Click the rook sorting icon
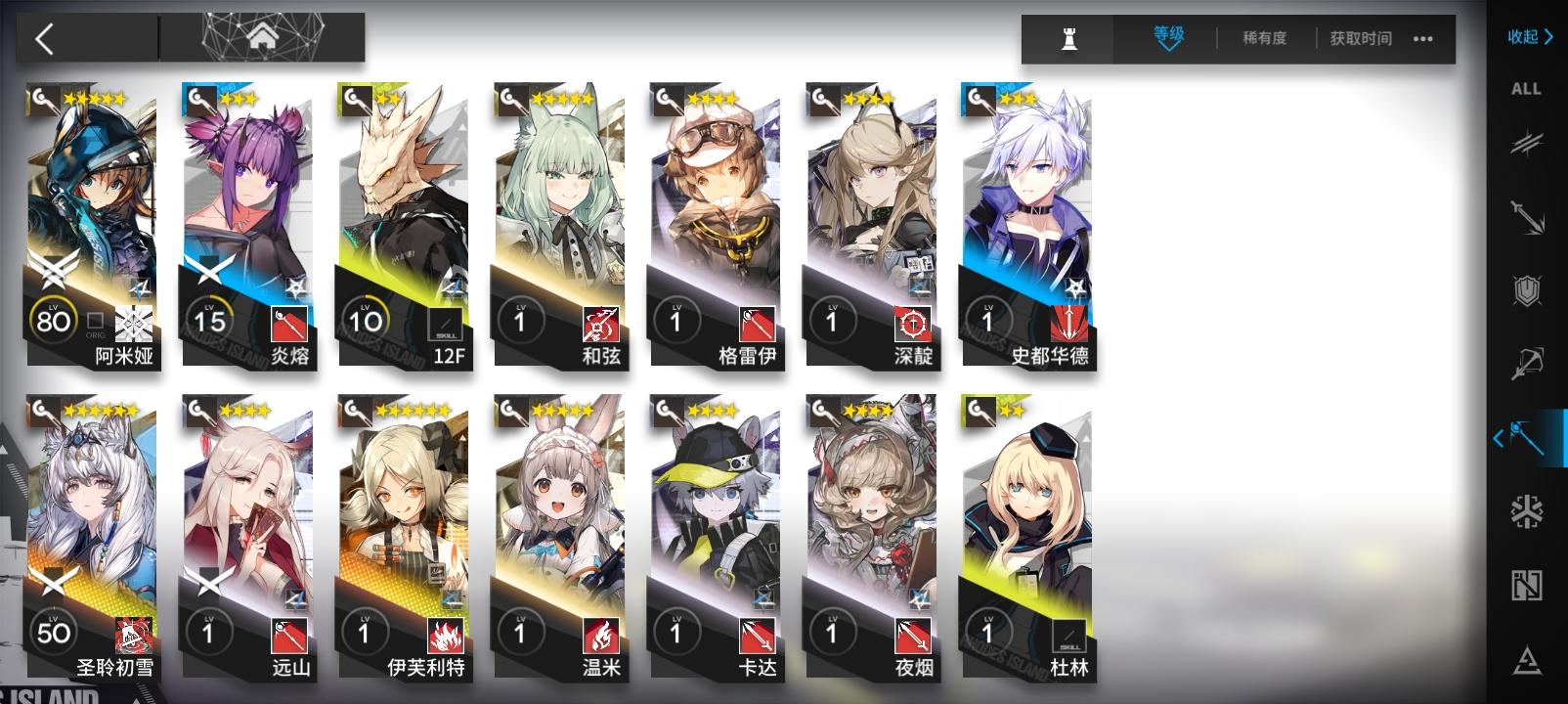The width and height of the screenshot is (1568, 704). coord(1069,39)
